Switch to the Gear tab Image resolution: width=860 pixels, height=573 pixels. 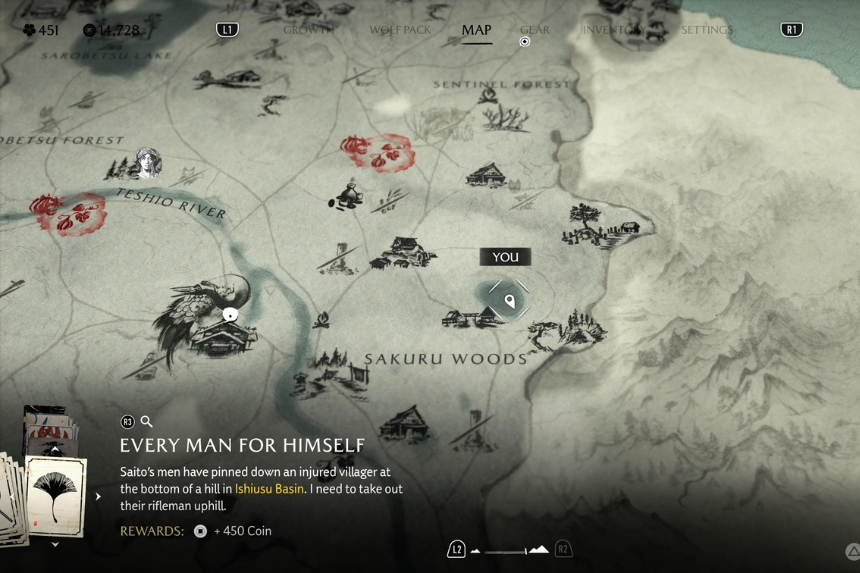(x=535, y=30)
